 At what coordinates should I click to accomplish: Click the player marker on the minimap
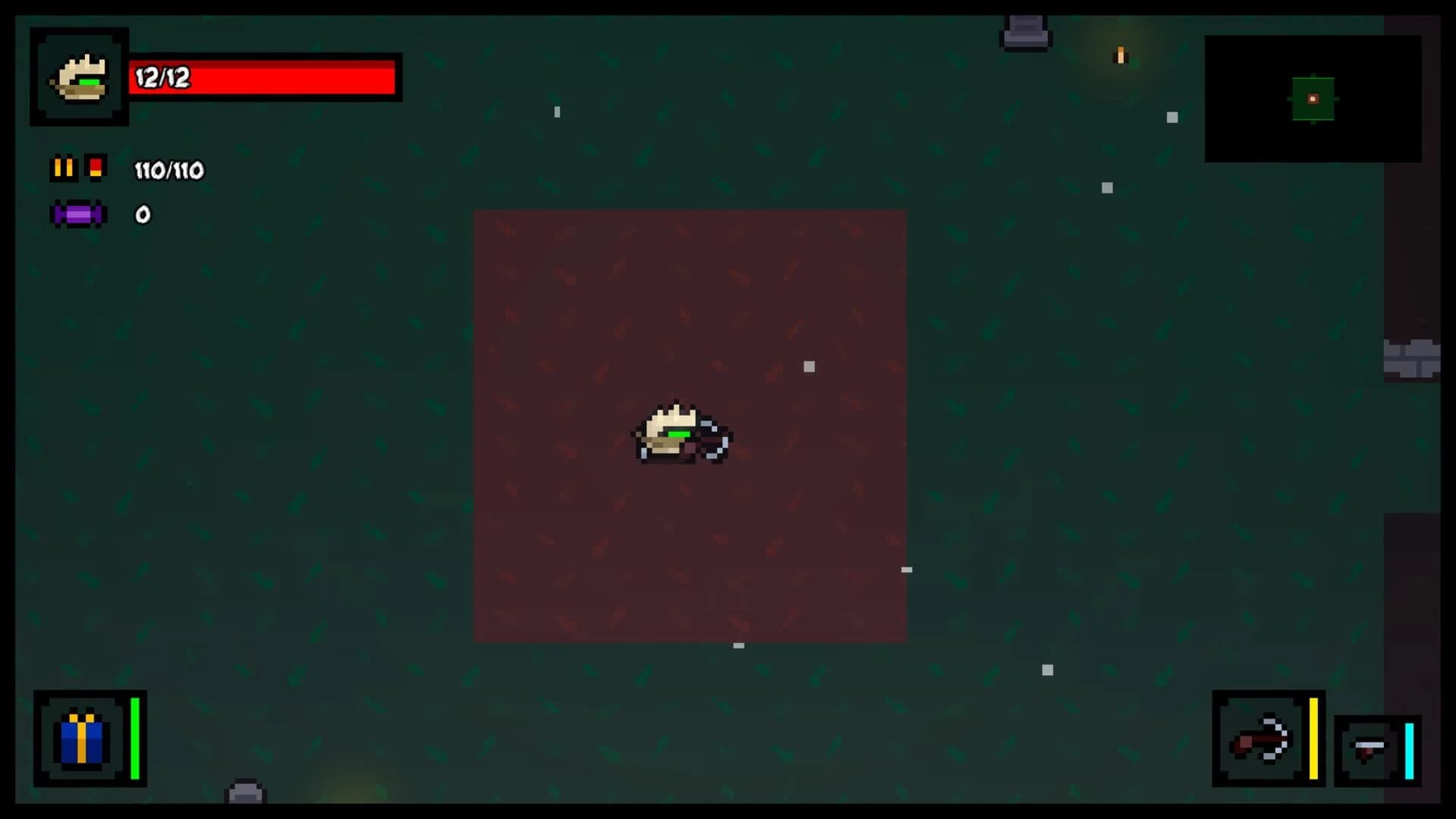(x=1311, y=97)
